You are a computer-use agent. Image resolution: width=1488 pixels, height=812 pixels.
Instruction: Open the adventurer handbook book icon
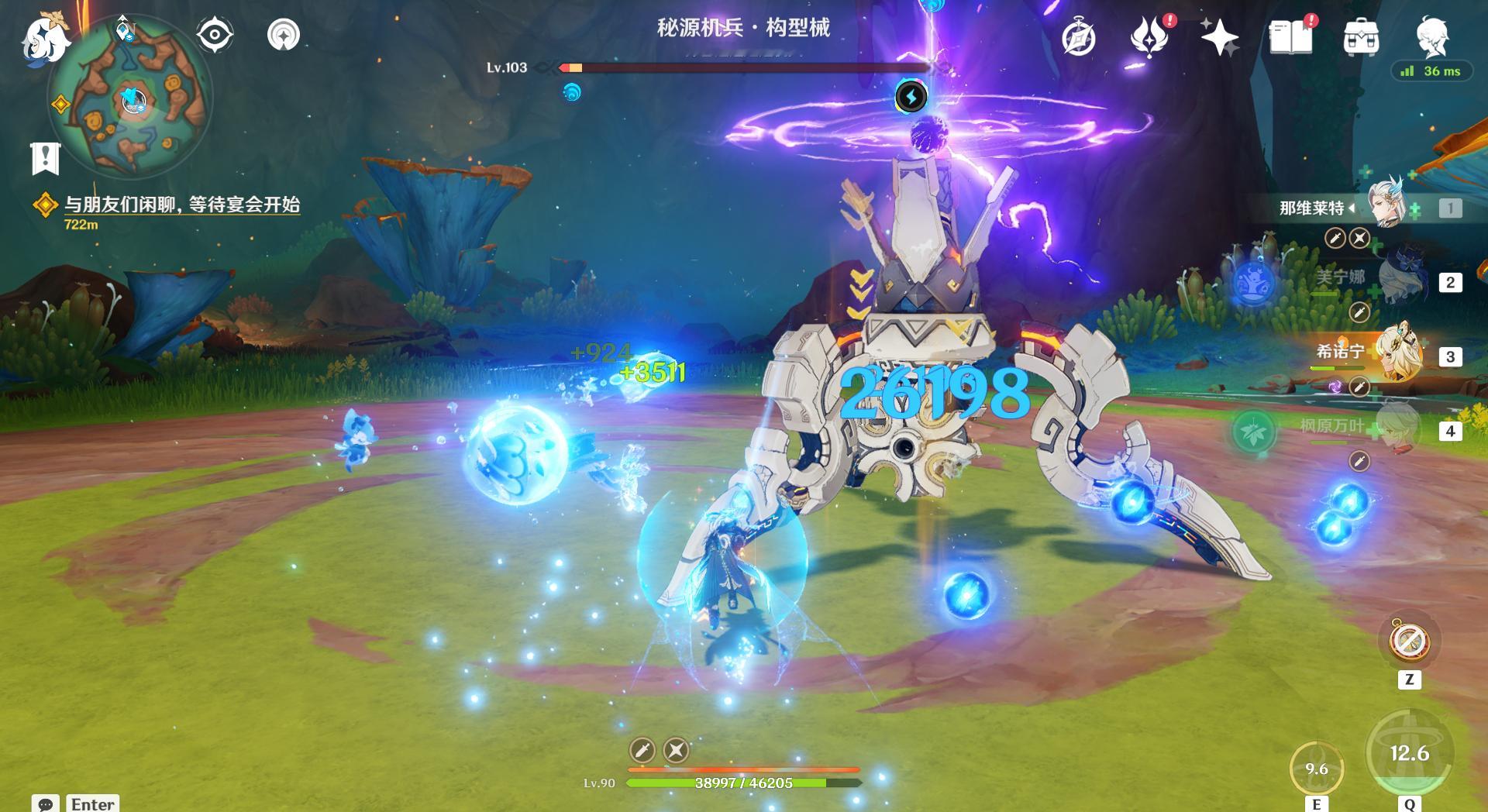pyautogui.click(x=1290, y=37)
